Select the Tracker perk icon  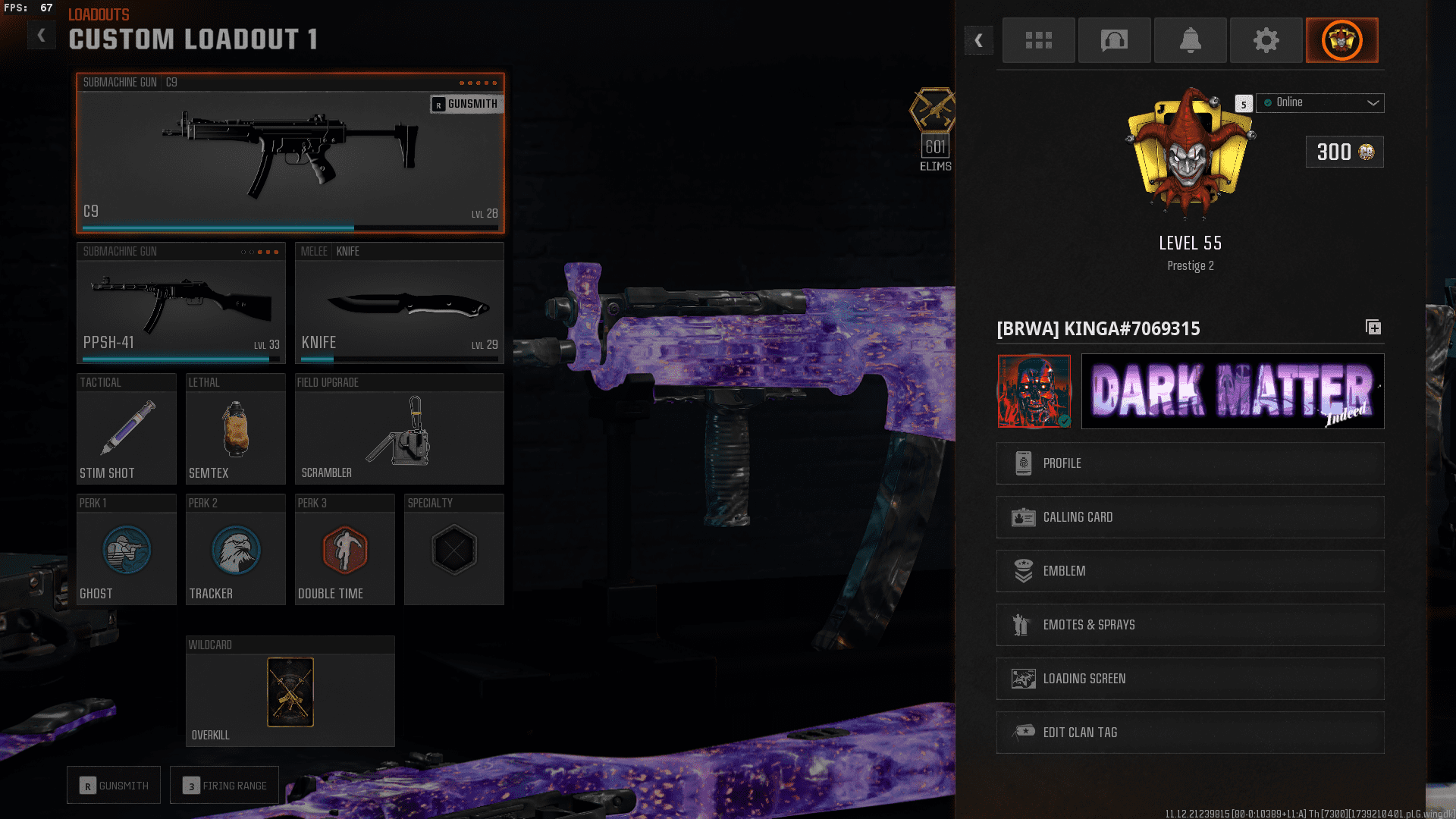235,551
